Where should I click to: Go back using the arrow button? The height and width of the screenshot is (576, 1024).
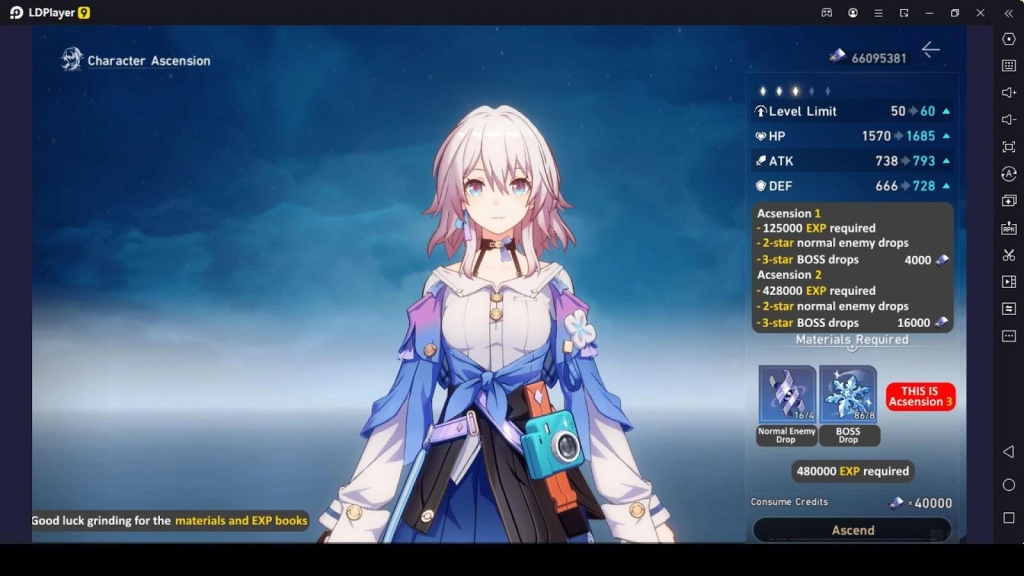(931, 50)
